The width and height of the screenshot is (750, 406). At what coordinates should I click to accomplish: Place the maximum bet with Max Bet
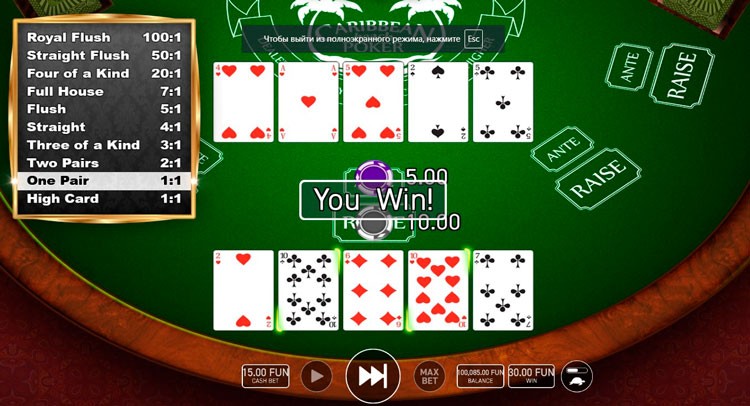coord(428,377)
